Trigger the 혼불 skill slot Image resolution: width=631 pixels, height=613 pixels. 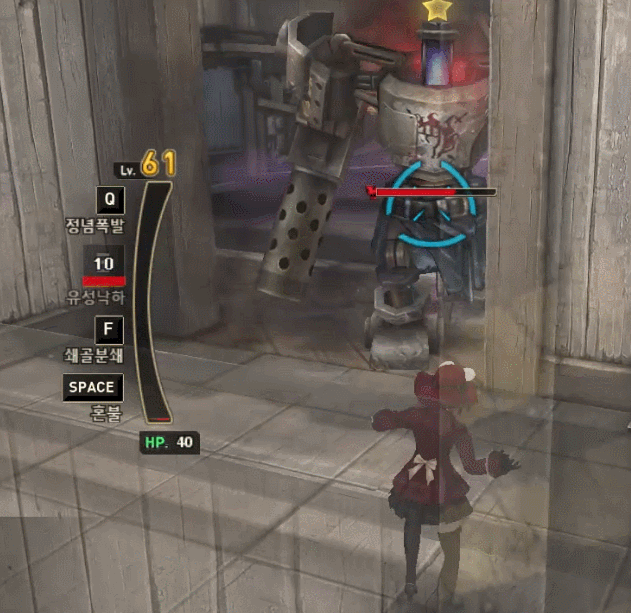tap(92, 388)
